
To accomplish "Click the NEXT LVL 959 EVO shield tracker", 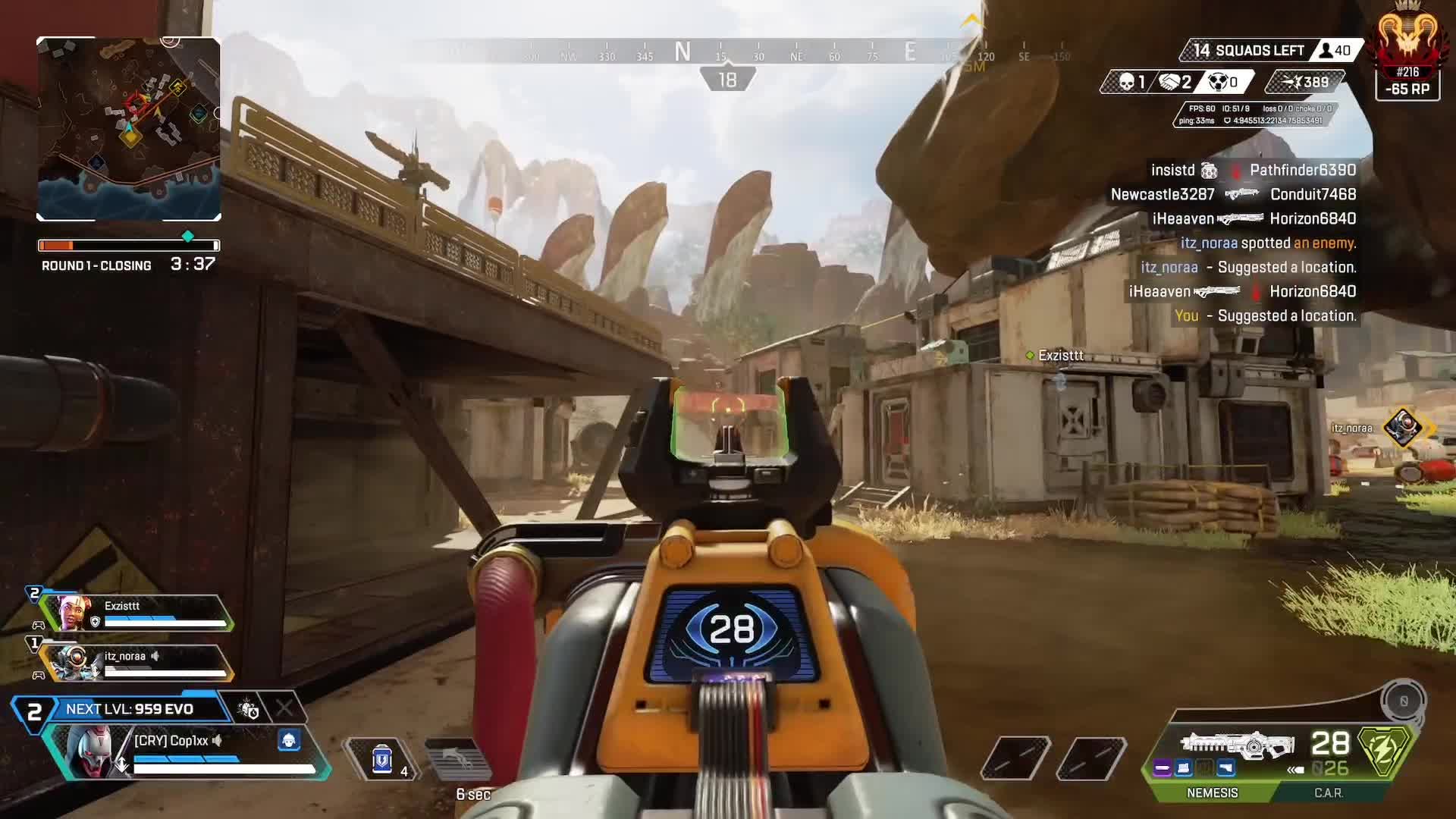I will coord(129,709).
